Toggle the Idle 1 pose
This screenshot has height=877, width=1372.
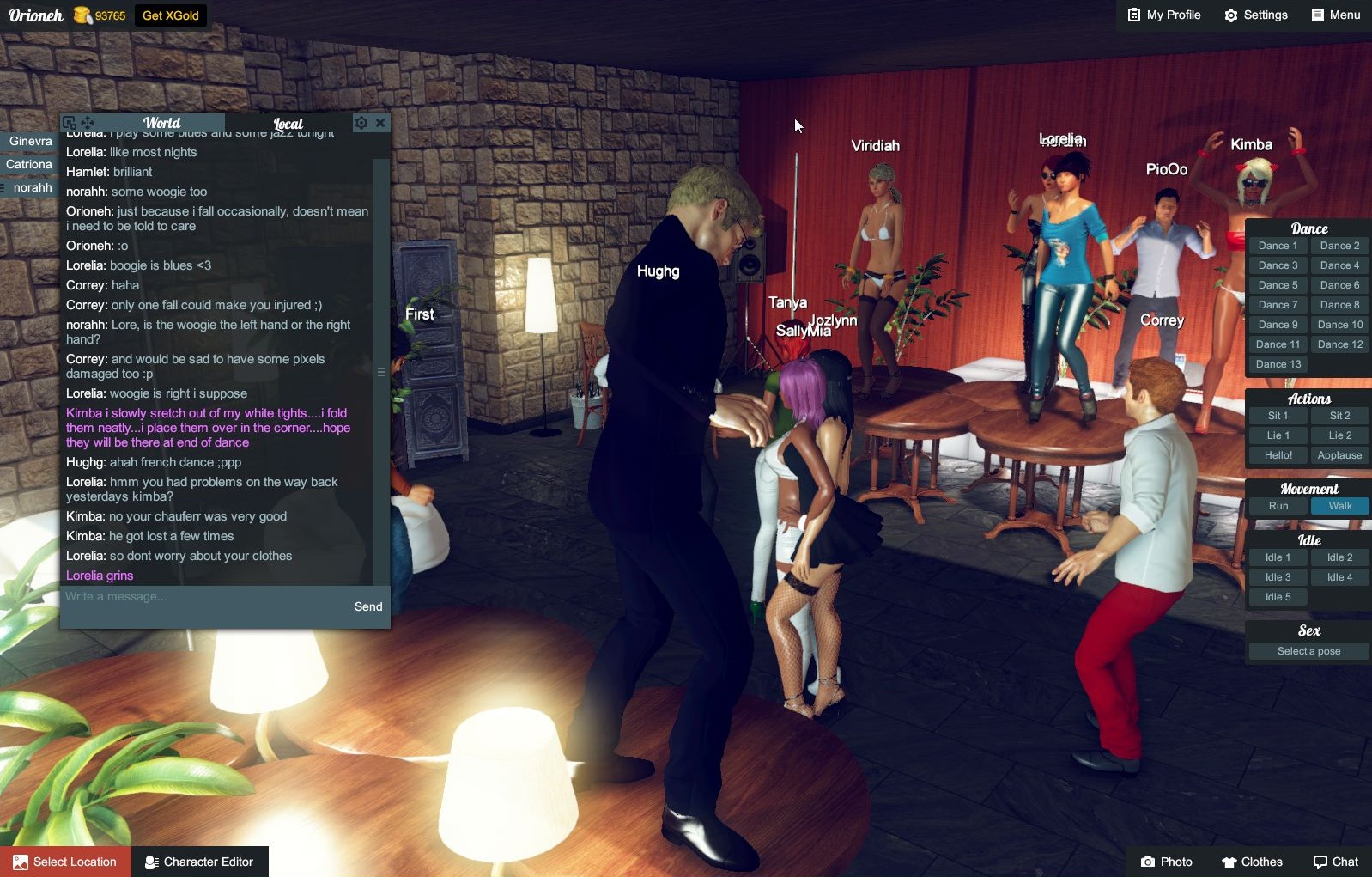coord(1278,557)
